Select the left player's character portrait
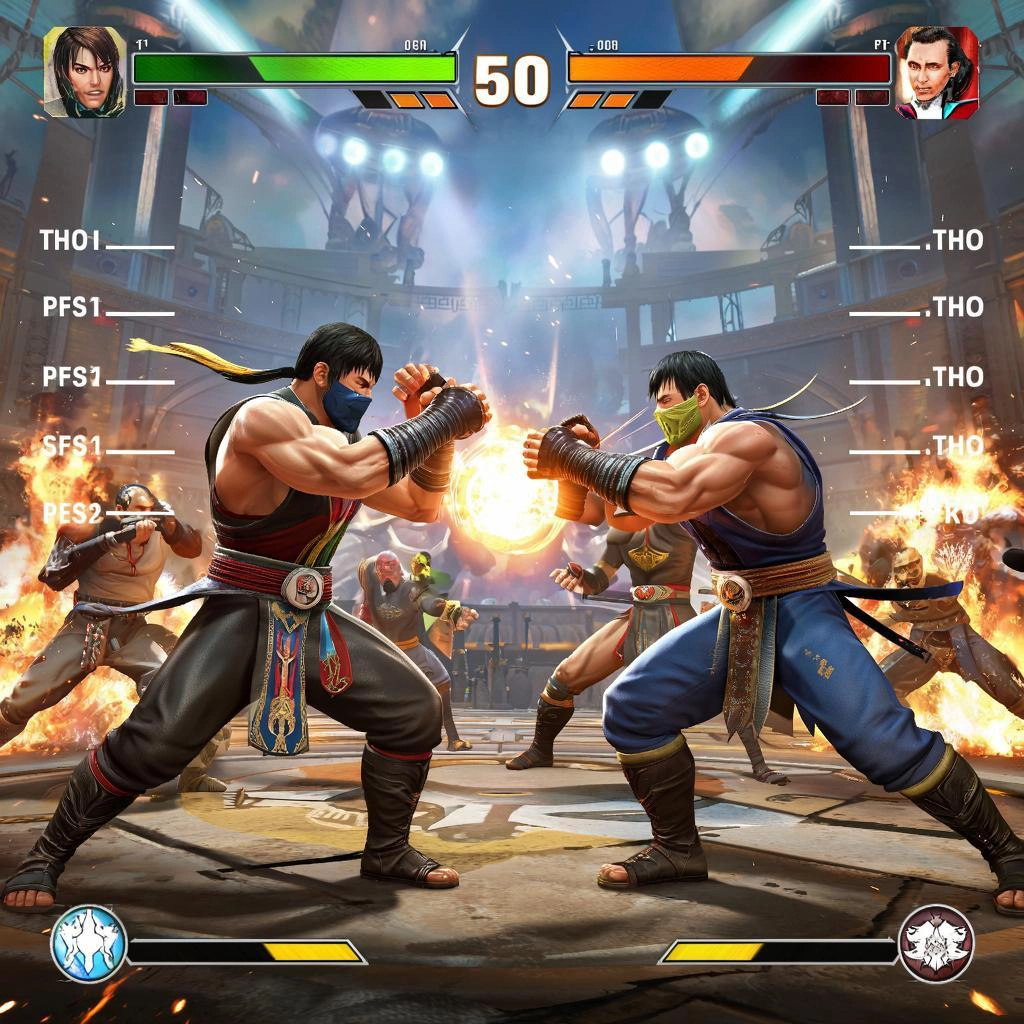 [85, 72]
